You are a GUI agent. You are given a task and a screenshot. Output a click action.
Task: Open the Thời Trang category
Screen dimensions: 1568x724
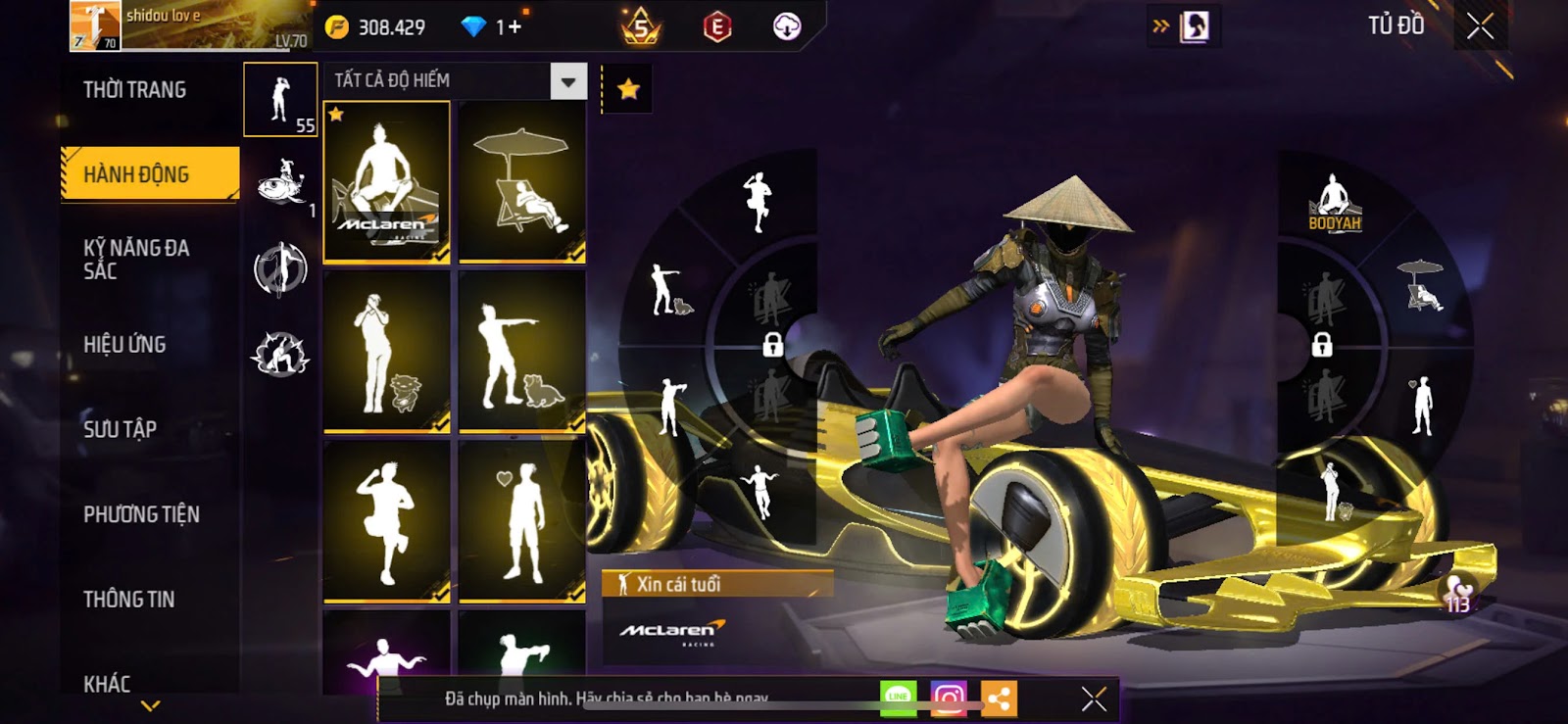coord(135,90)
